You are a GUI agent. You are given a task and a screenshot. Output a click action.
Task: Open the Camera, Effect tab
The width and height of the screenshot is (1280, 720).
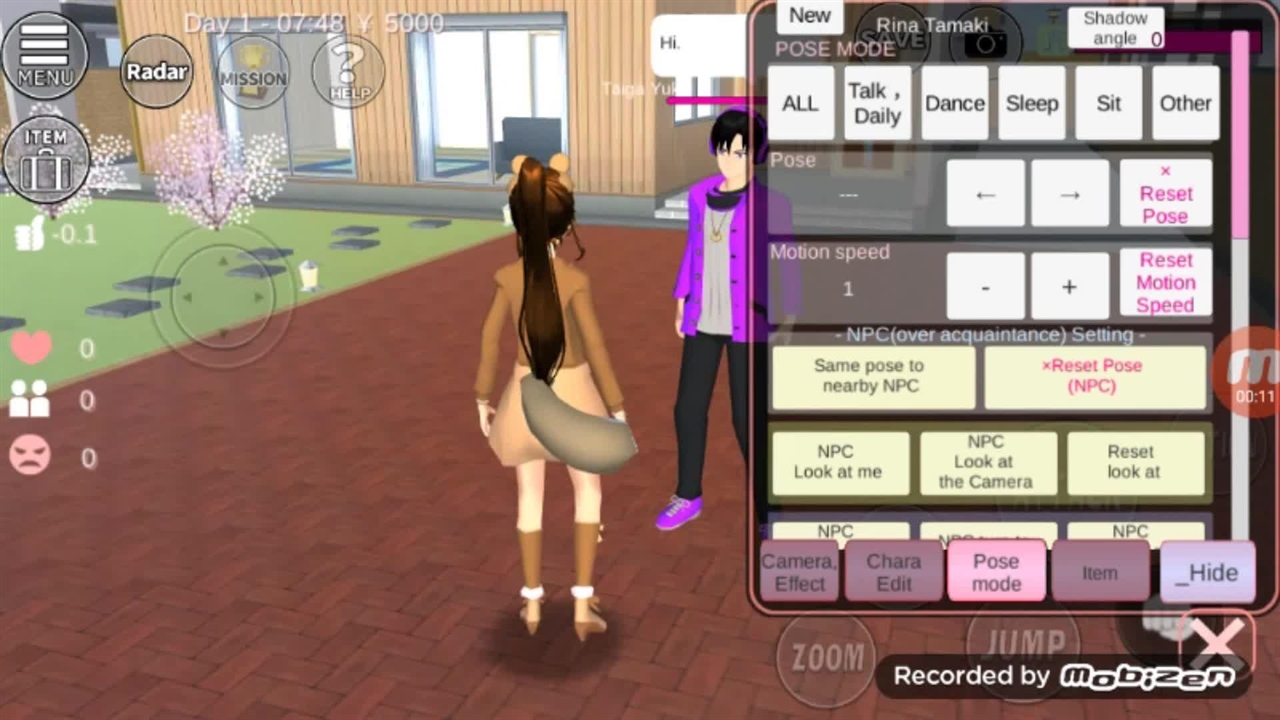pos(799,572)
